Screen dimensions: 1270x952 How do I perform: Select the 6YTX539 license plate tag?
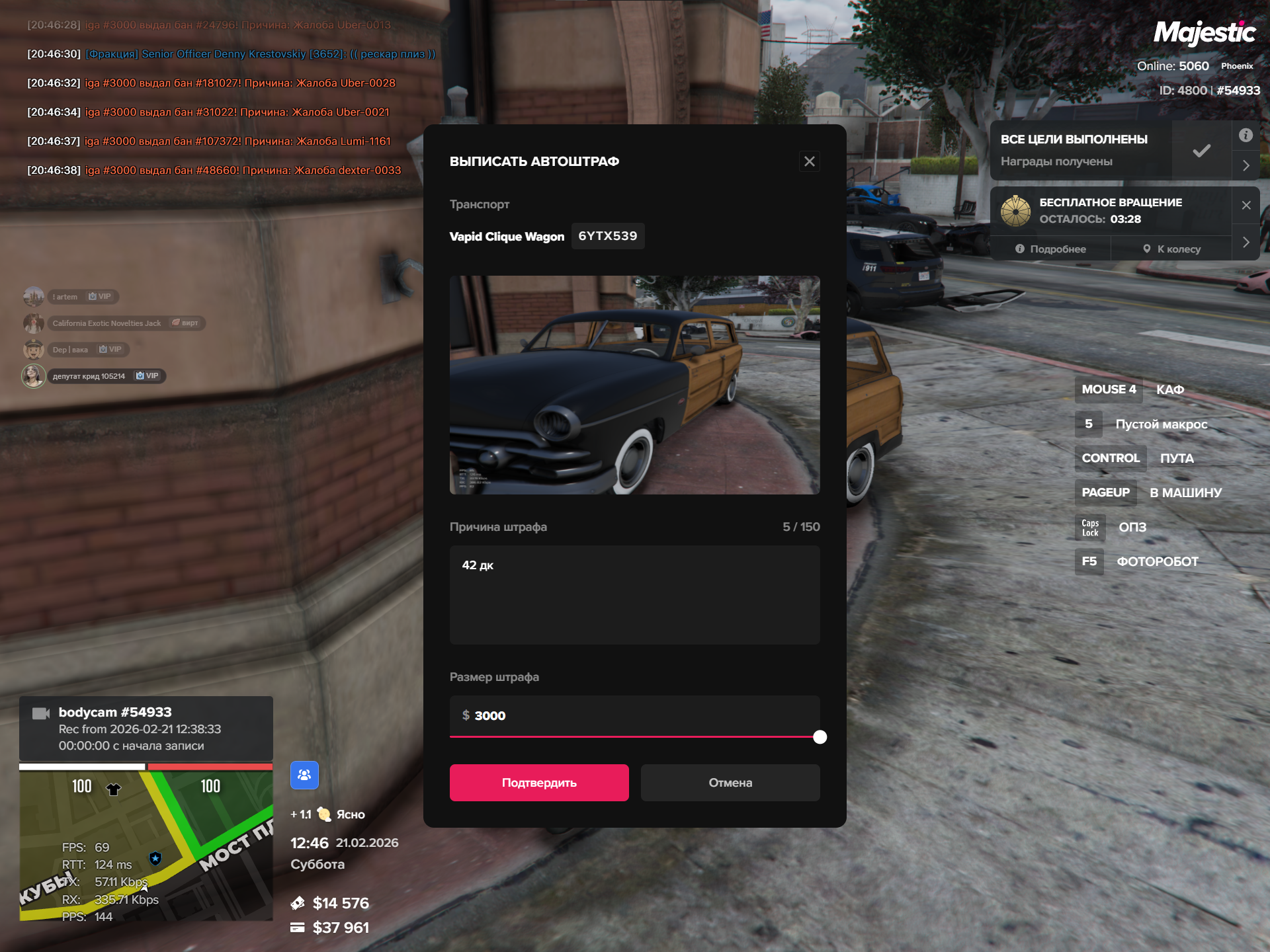click(607, 236)
